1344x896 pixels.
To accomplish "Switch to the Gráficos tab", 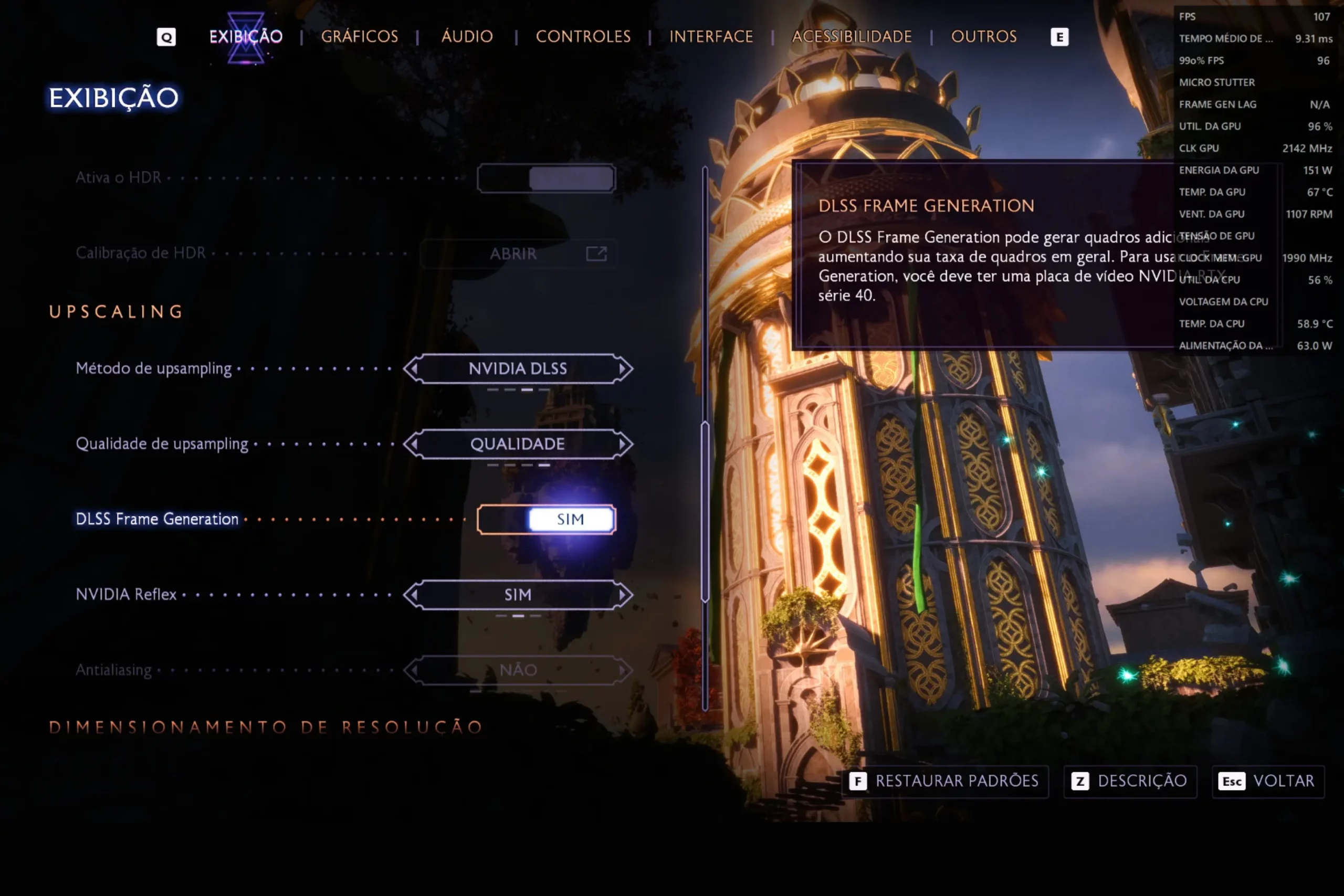I will click(360, 37).
